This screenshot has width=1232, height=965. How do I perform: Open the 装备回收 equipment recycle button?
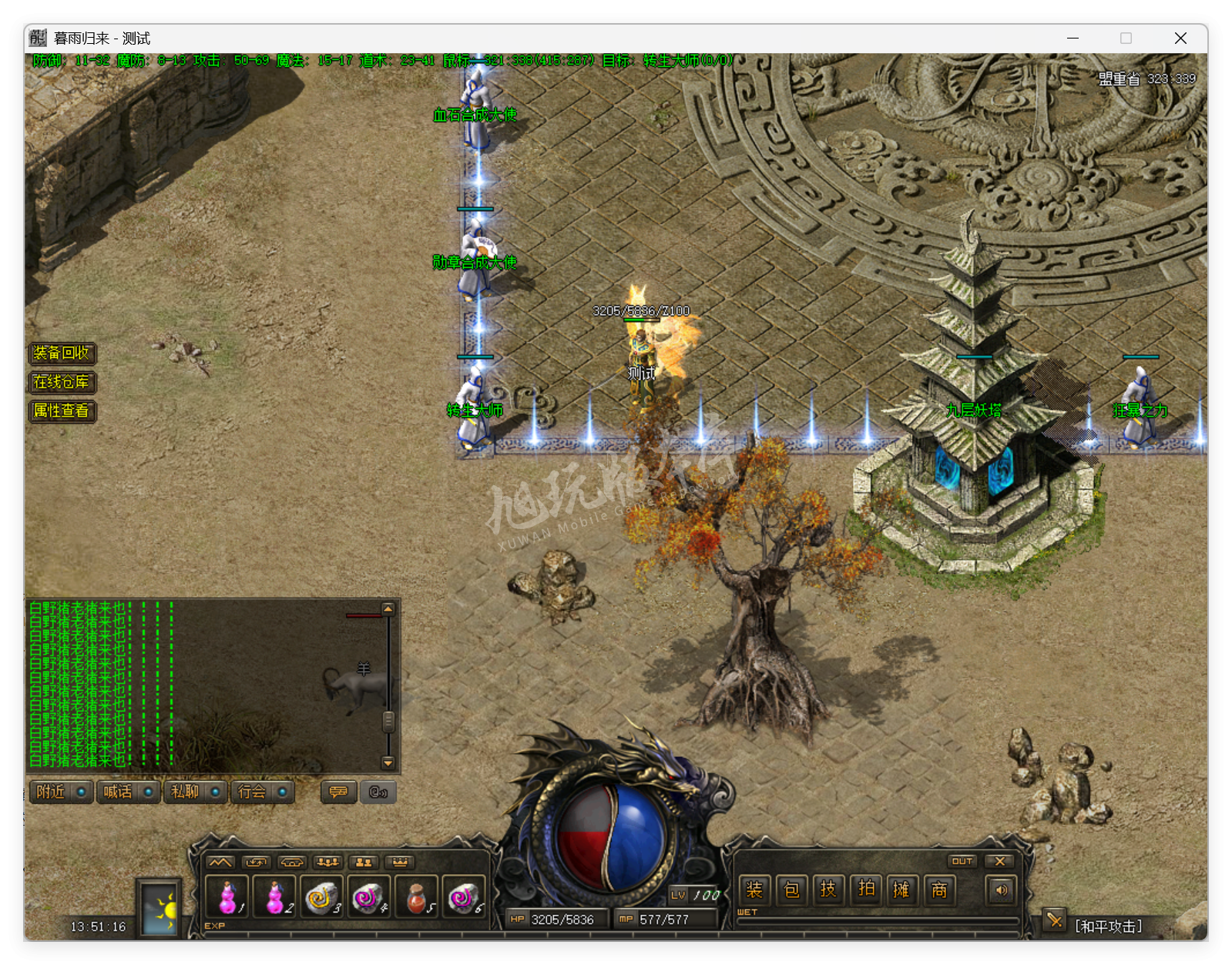pyautogui.click(x=62, y=353)
